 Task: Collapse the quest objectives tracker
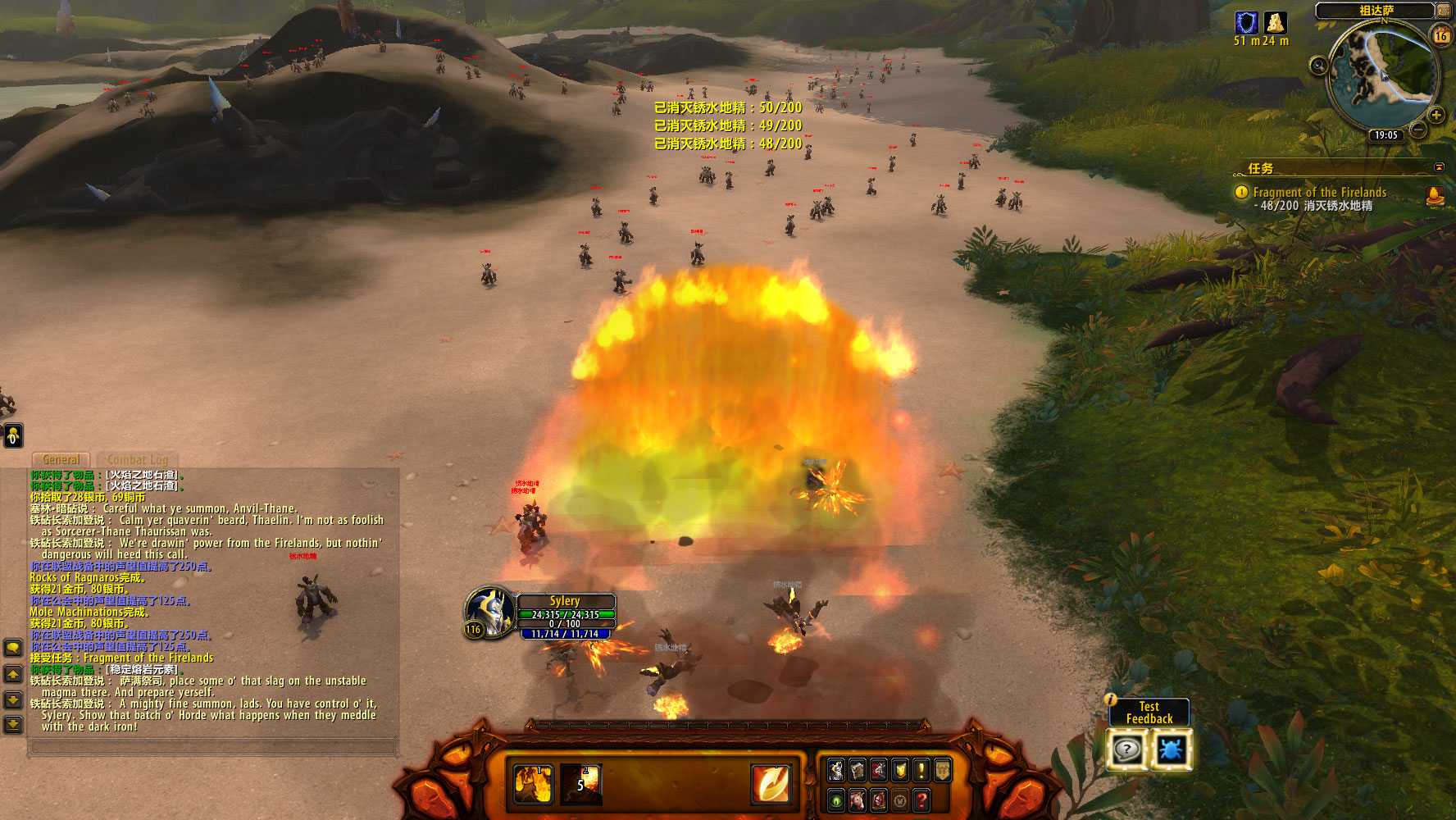pos(1439,167)
